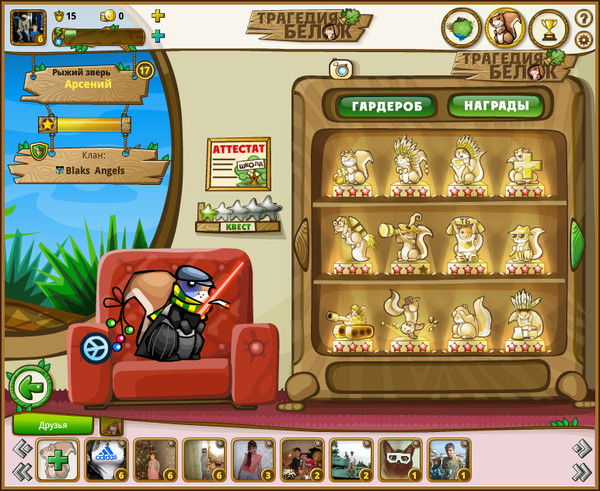Screen dimensions: 600x491
Task: Open the trophy rating button
Action: click(549, 27)
